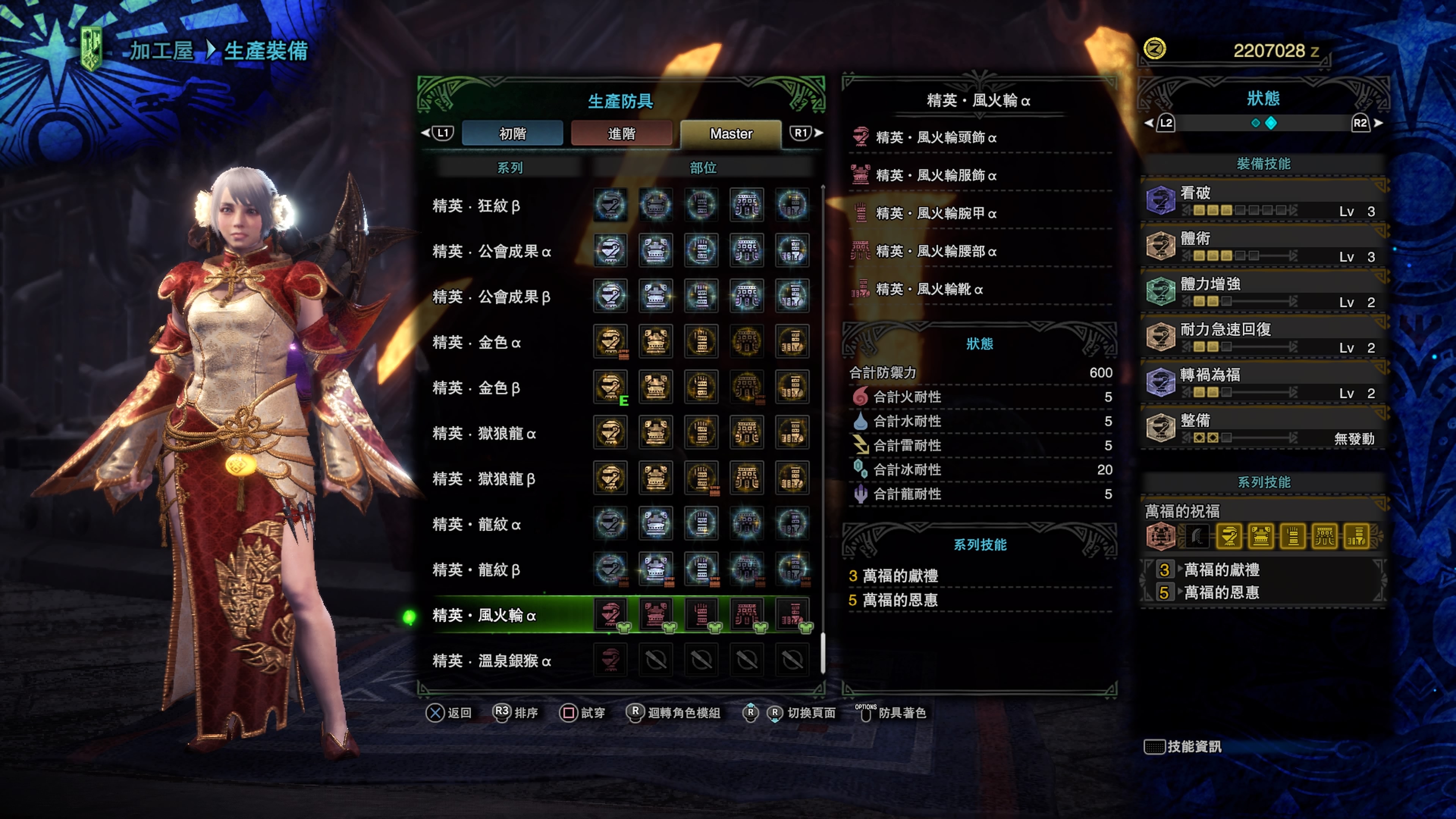
Task: Choose the 精英・狂紋β armor series row
Action: click(476, 206)
